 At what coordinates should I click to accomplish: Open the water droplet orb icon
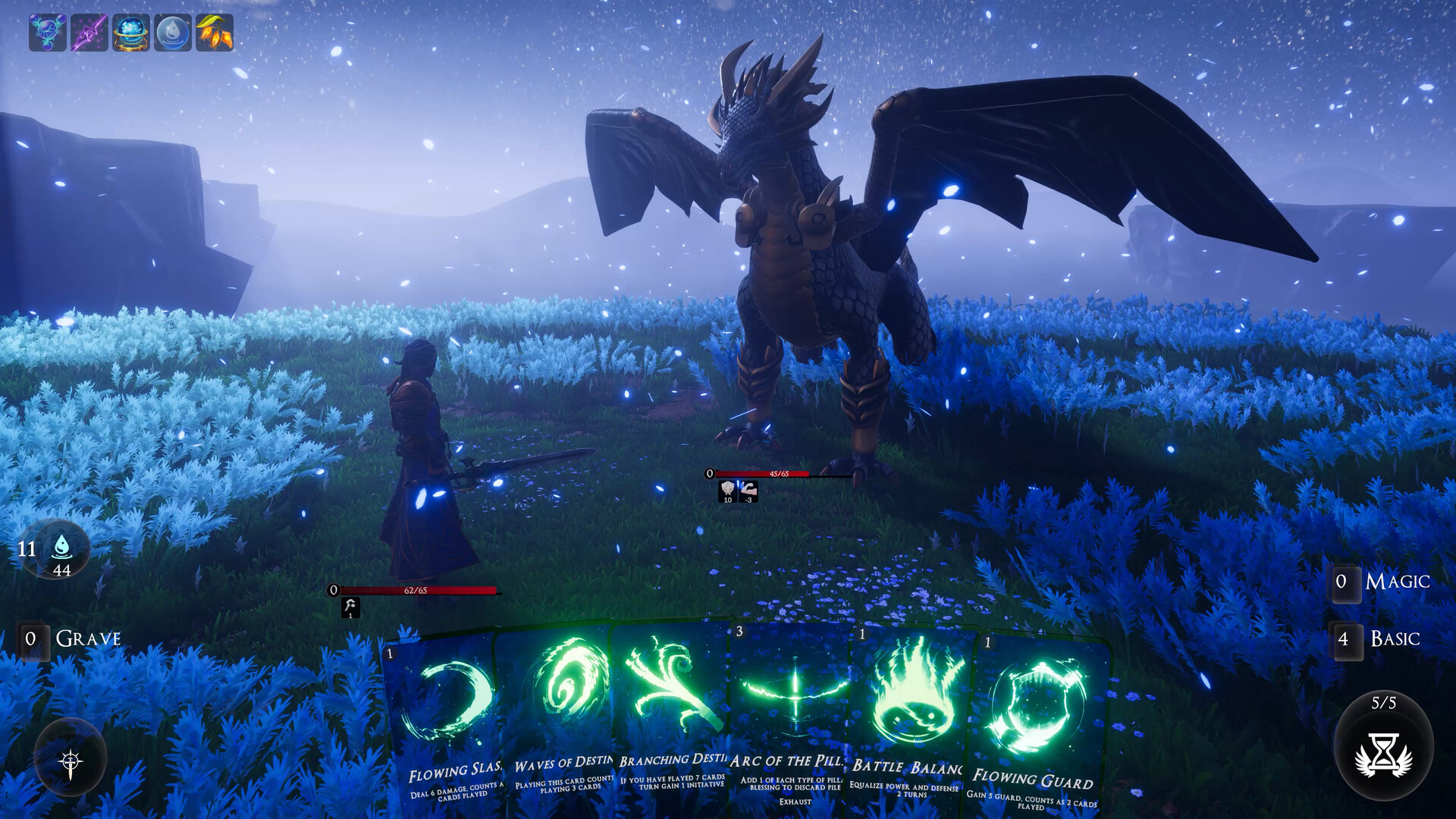(x=173, y=32)
